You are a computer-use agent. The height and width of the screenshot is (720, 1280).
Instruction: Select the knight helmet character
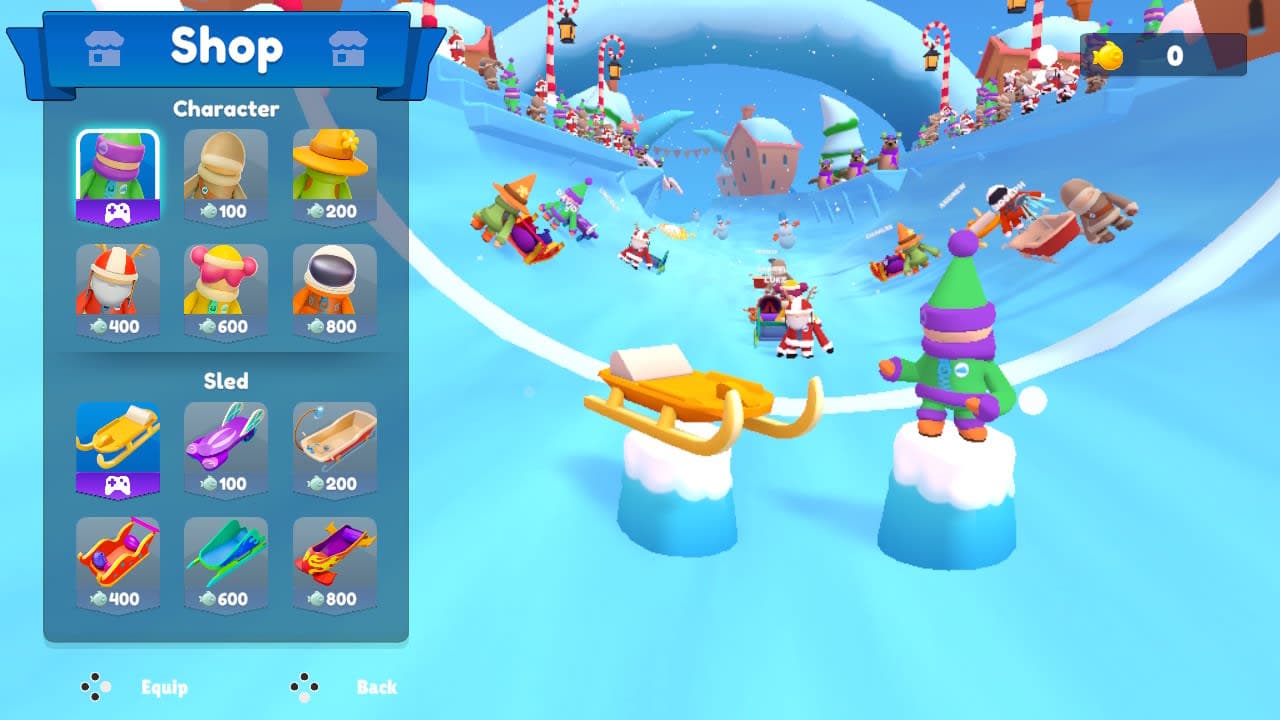tap(225, 165)
